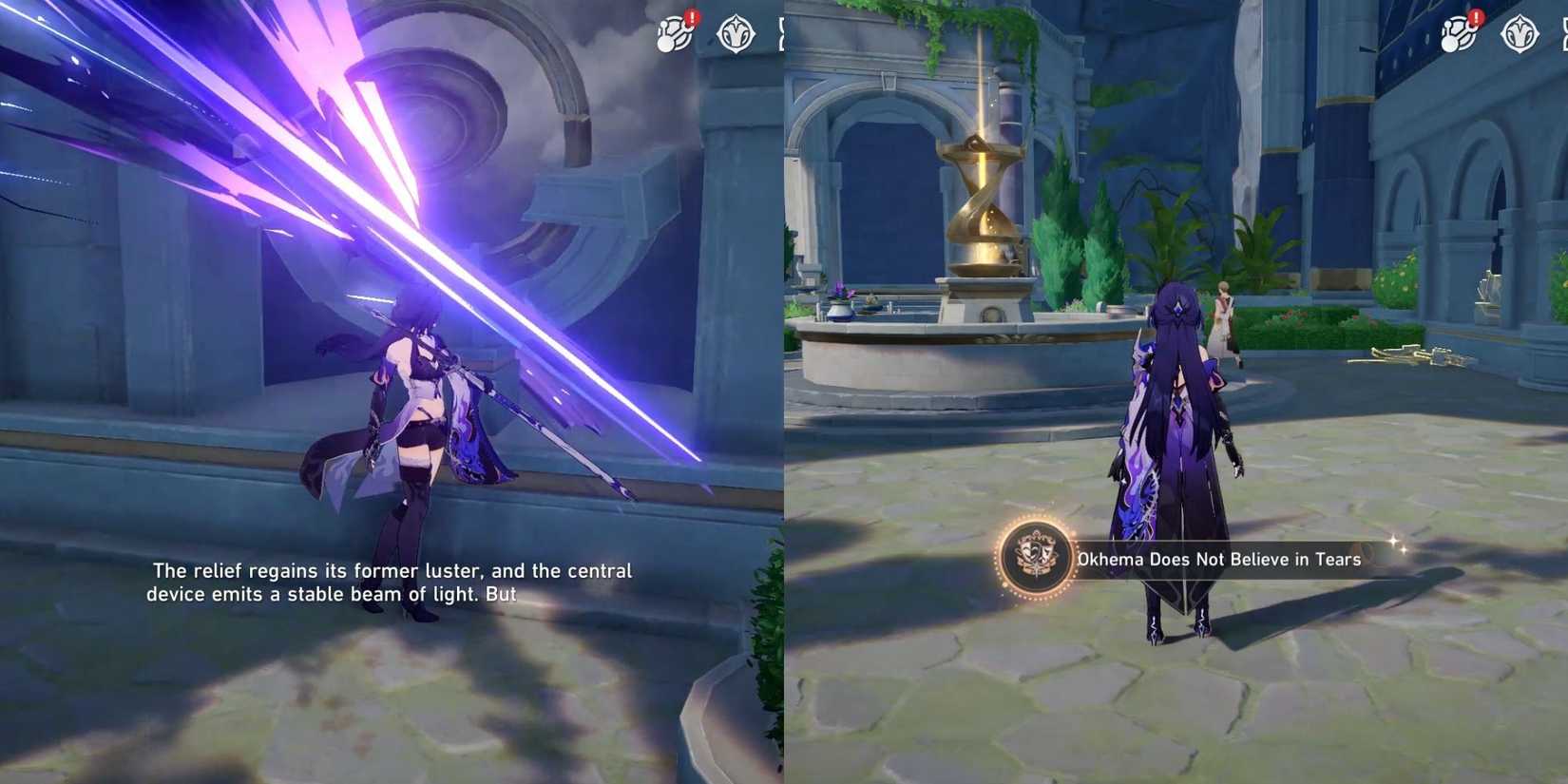The image size is (1568, 784).
Task: Click the achievement's theater mask emblem badge
Action: pos(1034,560)
